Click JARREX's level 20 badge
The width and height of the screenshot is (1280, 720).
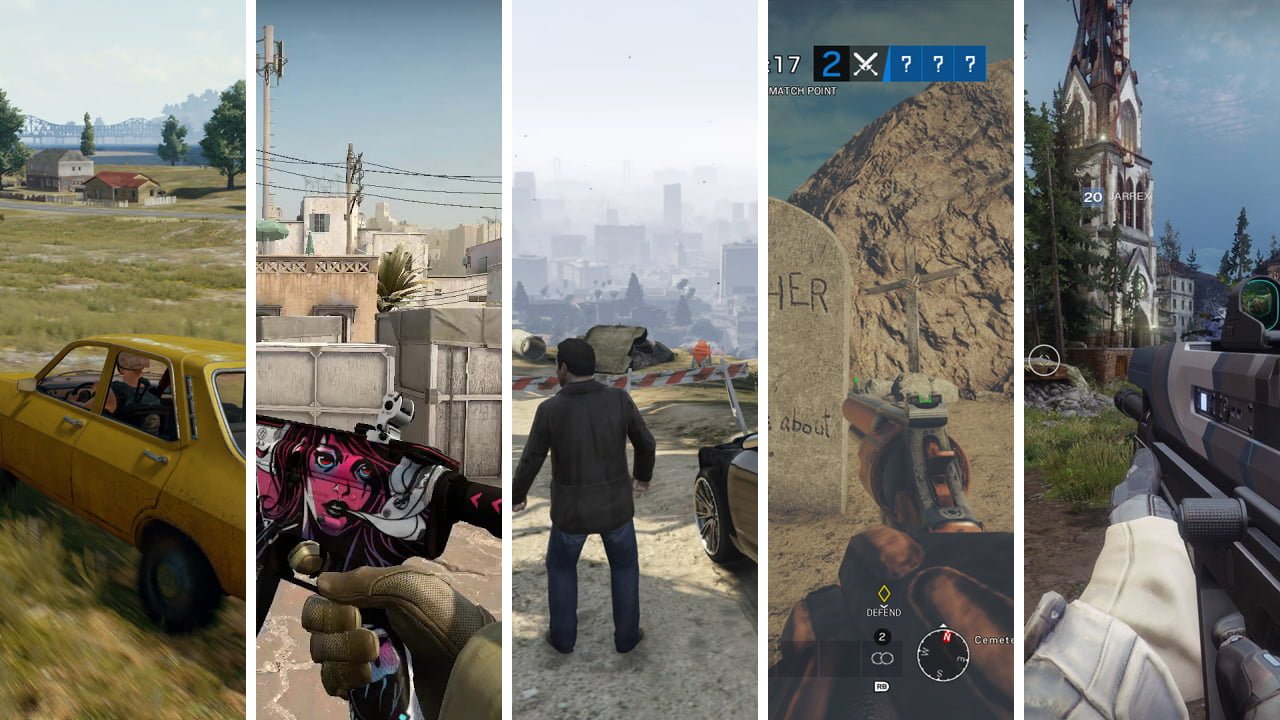click(x=1092, y=198)
